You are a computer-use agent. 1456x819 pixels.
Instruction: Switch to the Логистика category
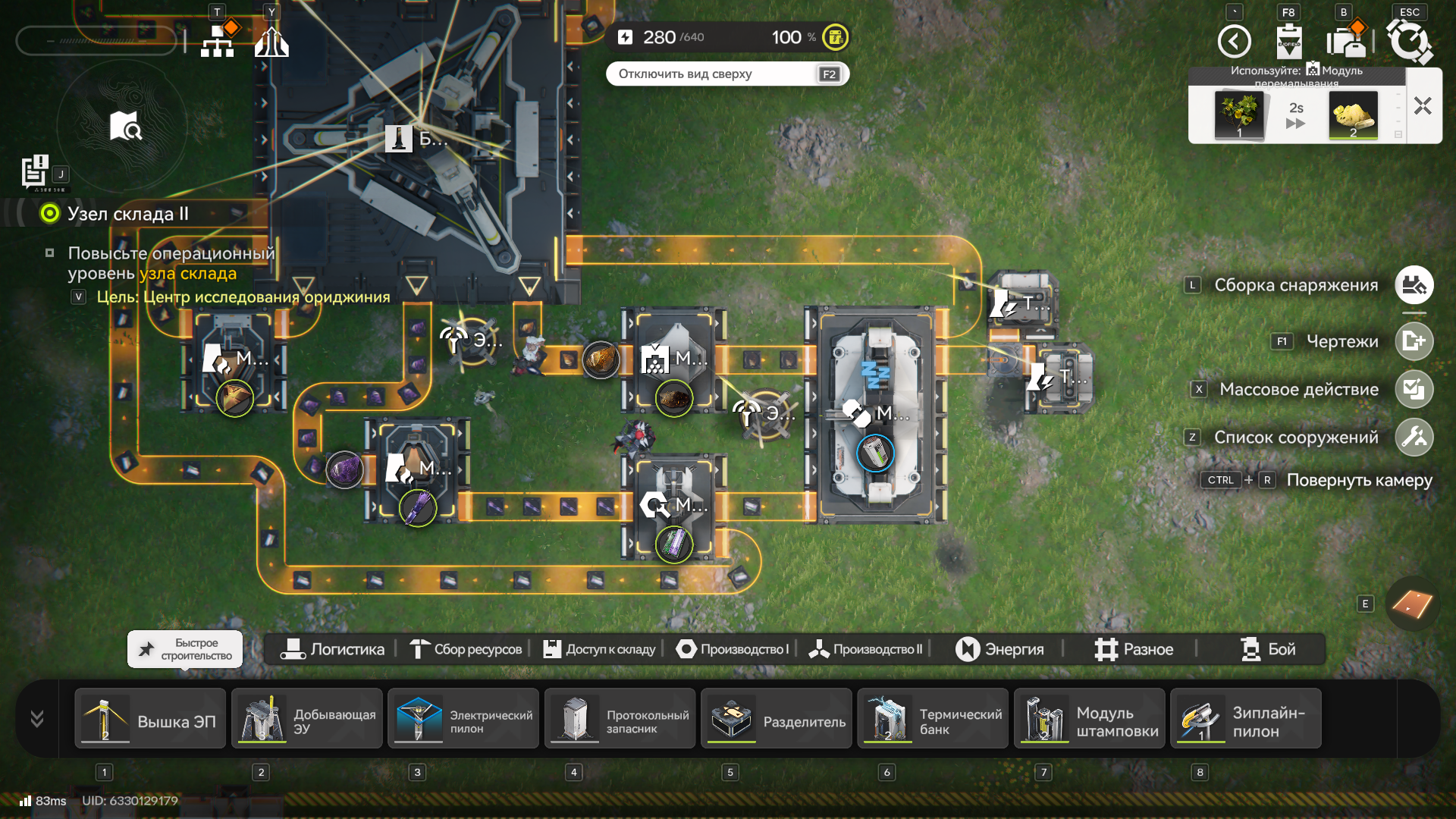[x=332, y=649]
